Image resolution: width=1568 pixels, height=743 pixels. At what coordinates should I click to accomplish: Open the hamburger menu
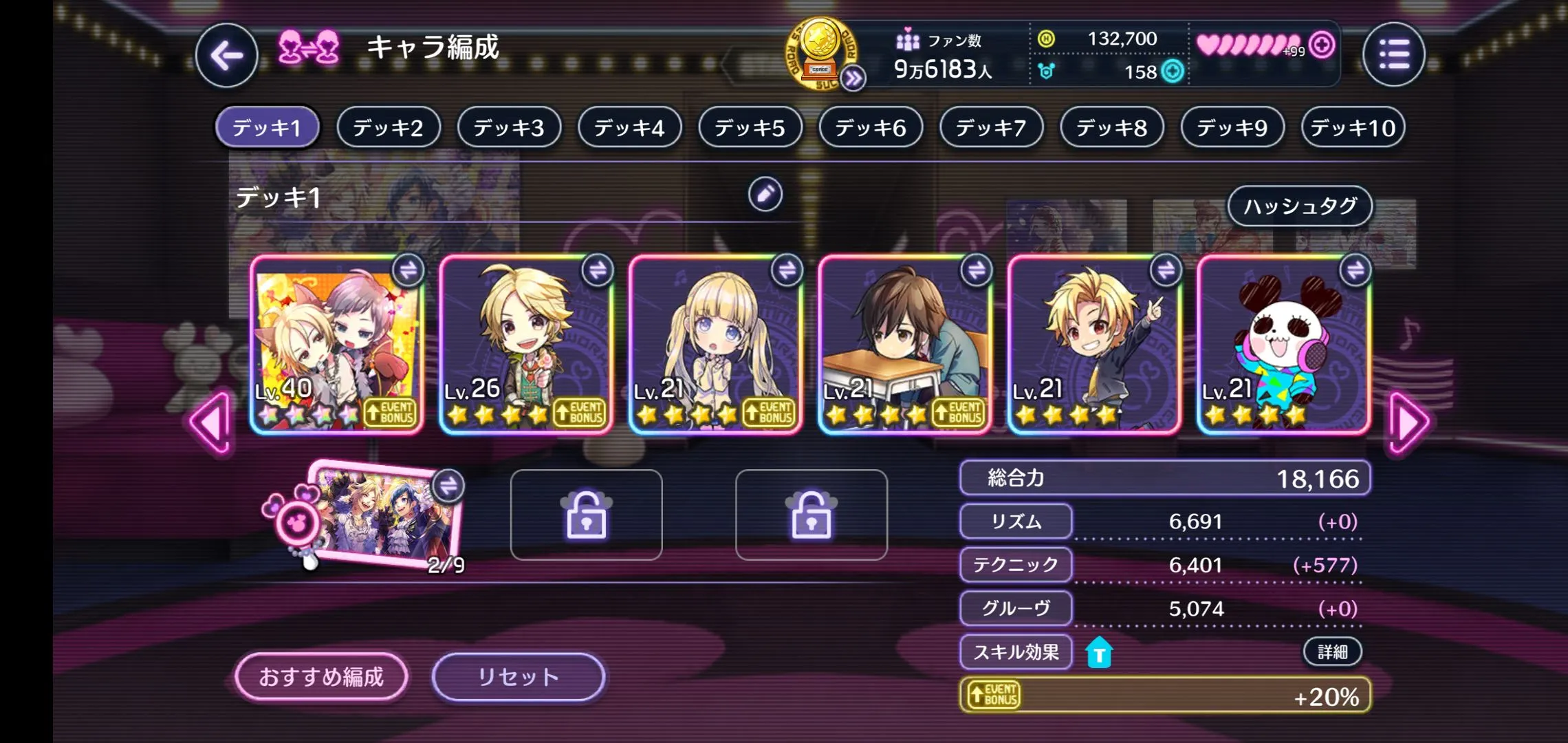point(1393,54)
